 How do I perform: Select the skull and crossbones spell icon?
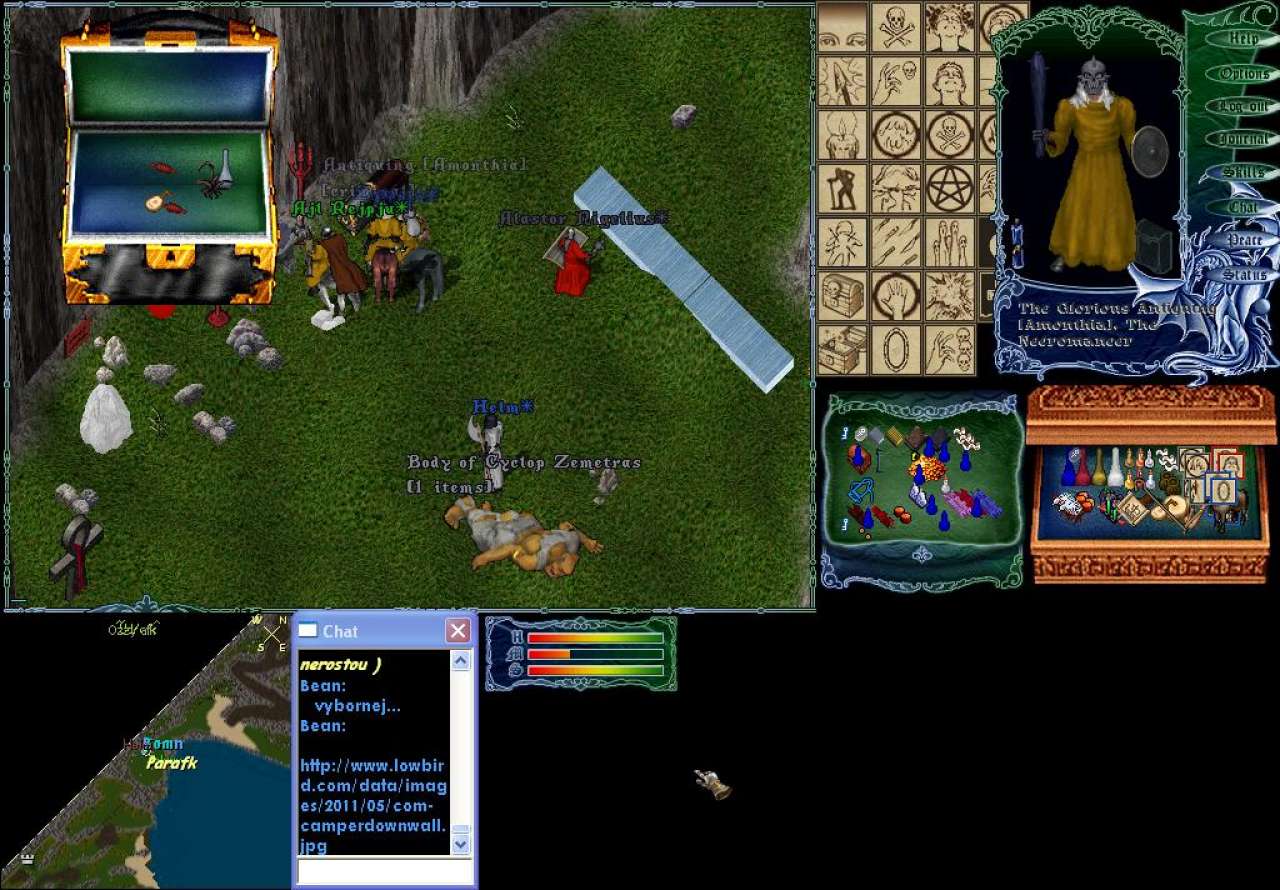pyautogui.click(x=896, y=27)
